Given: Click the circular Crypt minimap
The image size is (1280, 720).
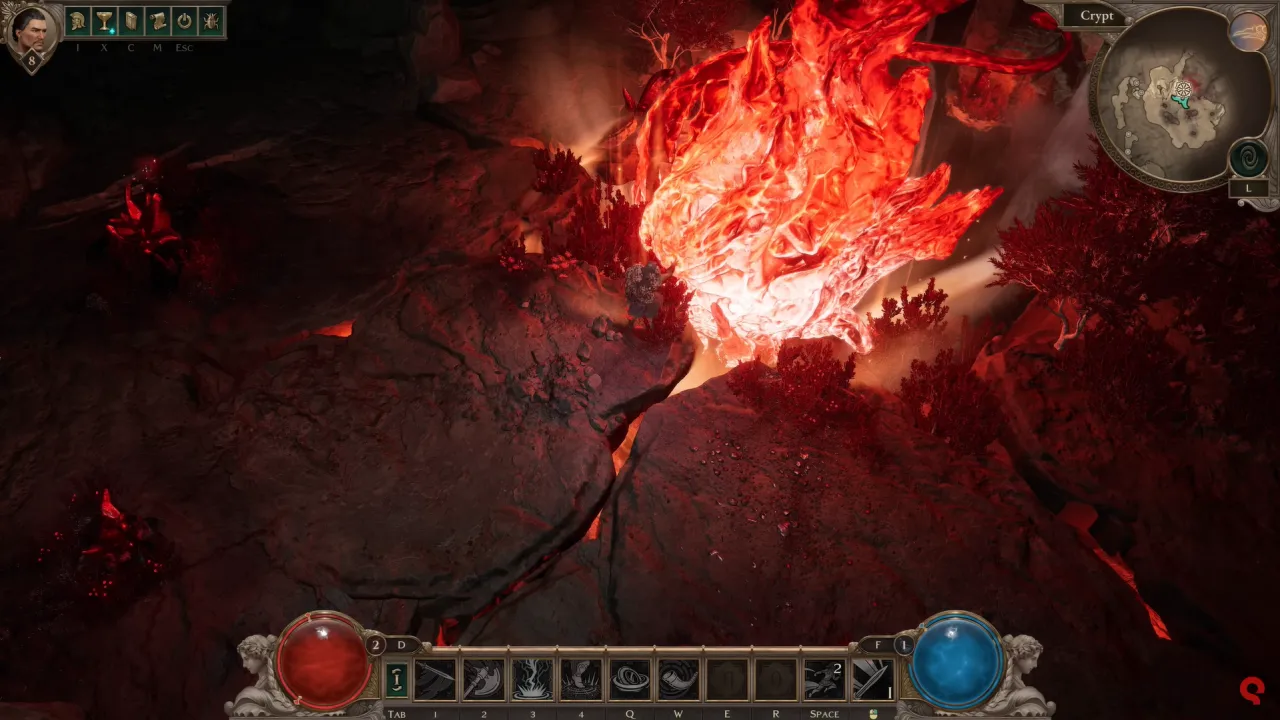Looking at the screenshot, I should tap(1165, 99).
